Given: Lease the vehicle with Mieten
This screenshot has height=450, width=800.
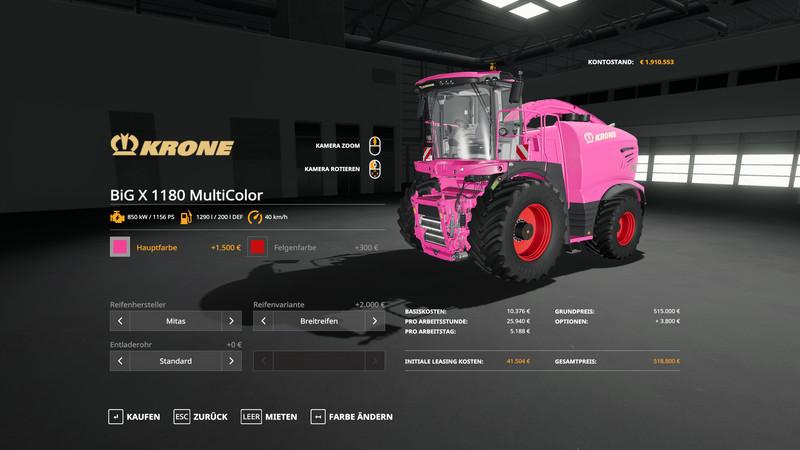Looking at the screenshot, I should (268, 416).
